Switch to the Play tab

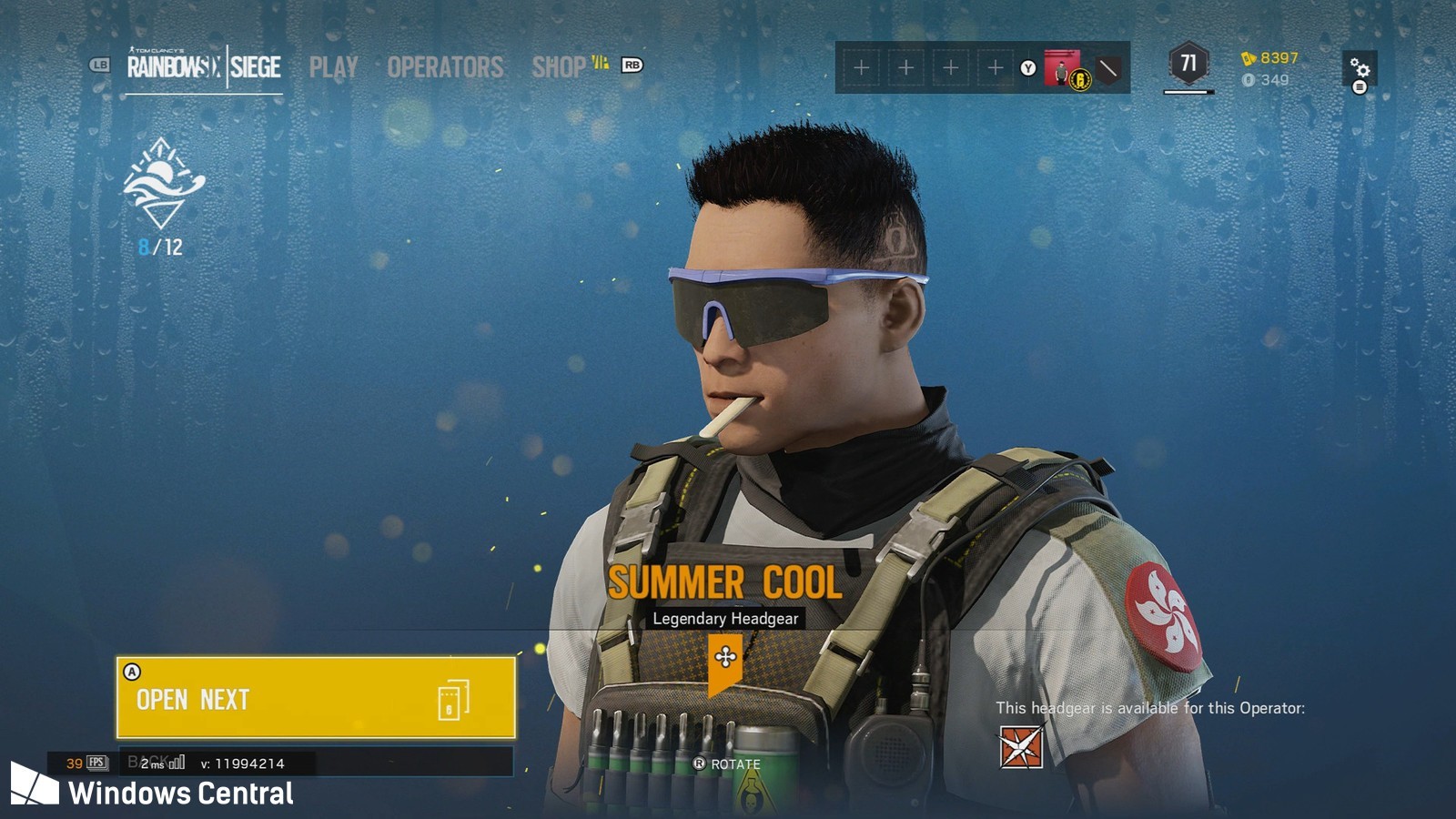(x=333, y=67)
